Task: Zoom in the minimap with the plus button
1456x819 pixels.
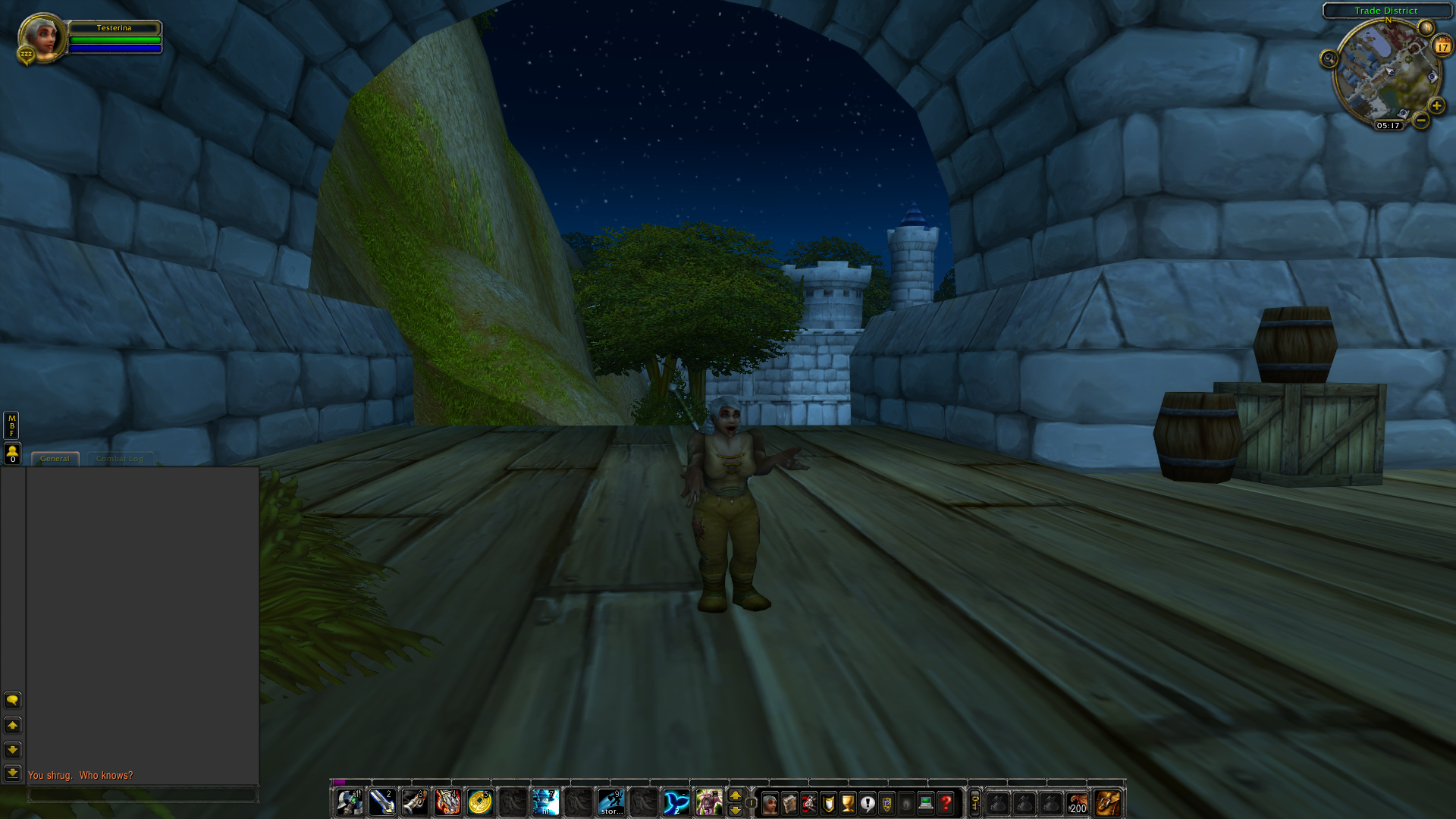Action: 1436,105
